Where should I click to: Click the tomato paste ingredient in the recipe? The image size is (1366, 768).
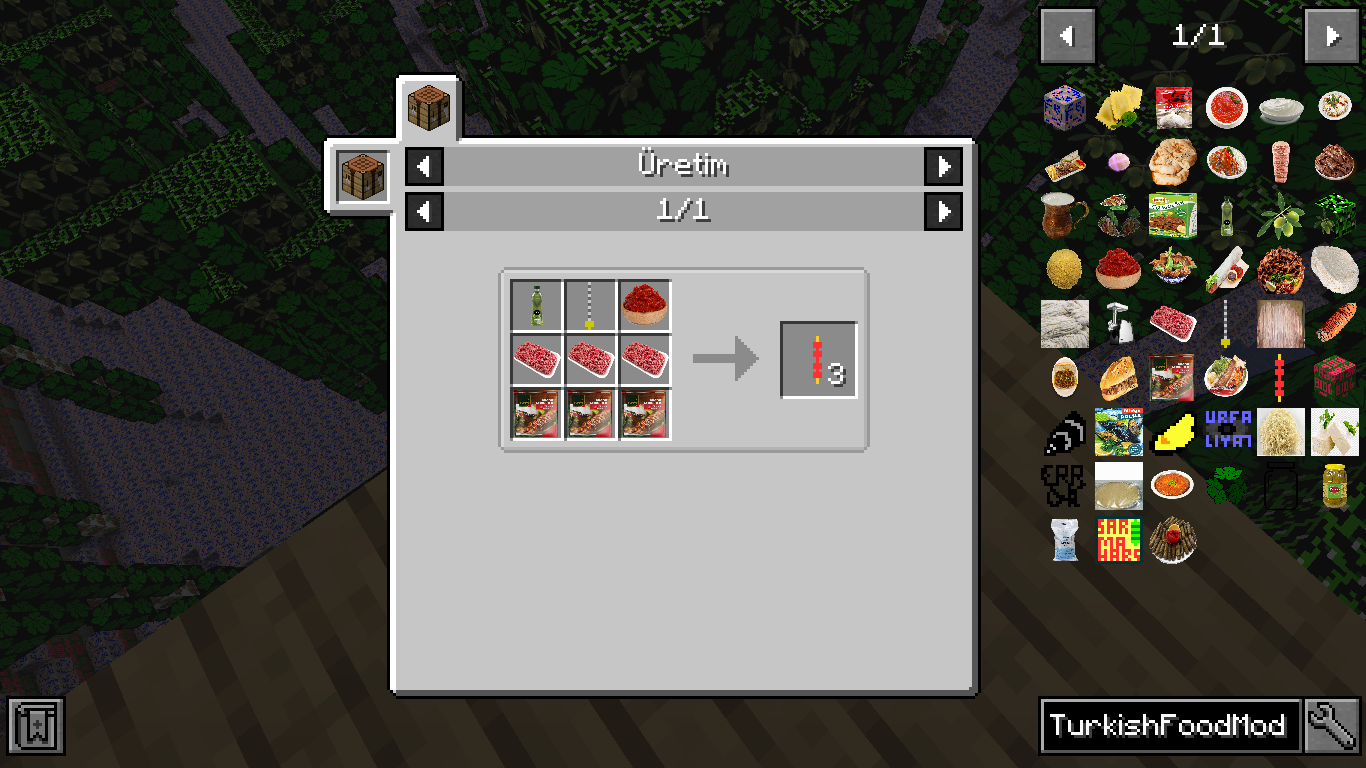point(645,304)
